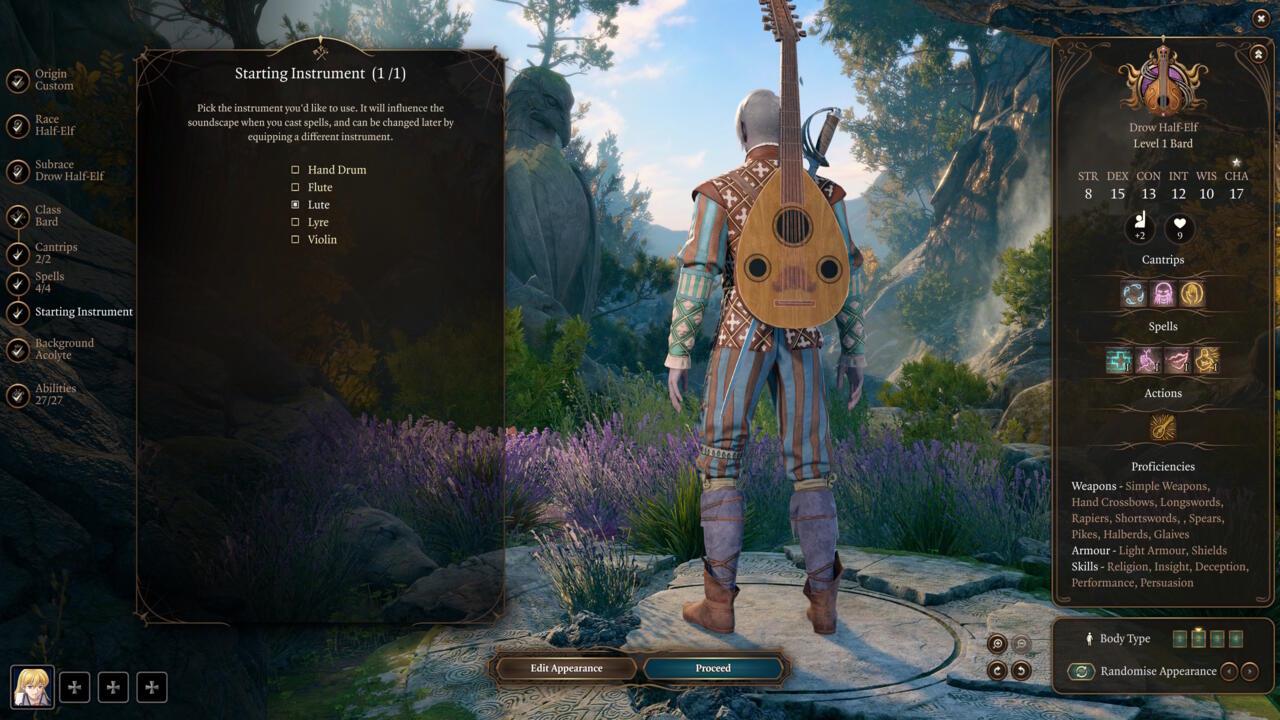Click the Randomise Appearance refresh icon

coord(1082,671)
